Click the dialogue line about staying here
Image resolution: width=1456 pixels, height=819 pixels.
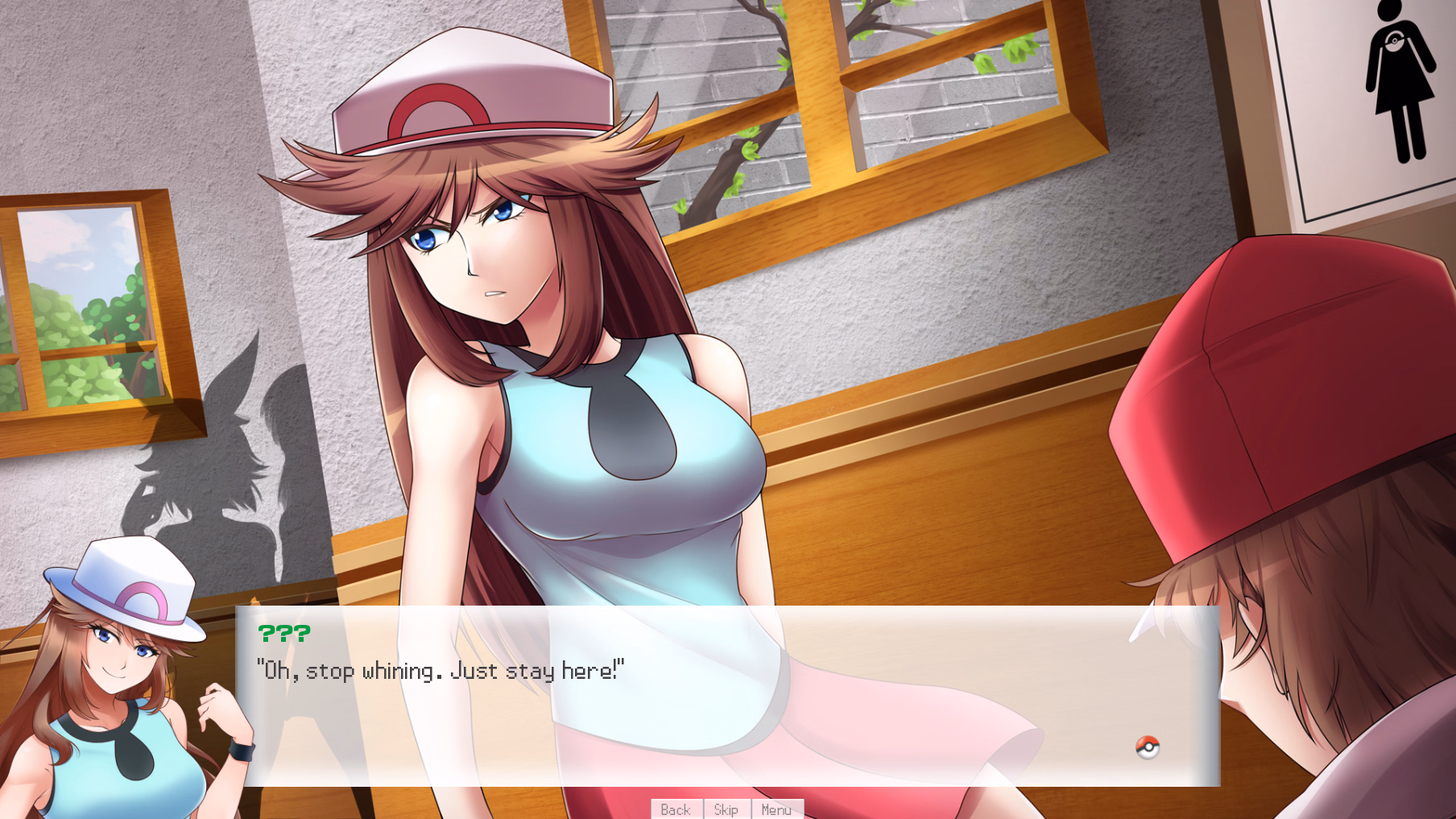point(440,670)
